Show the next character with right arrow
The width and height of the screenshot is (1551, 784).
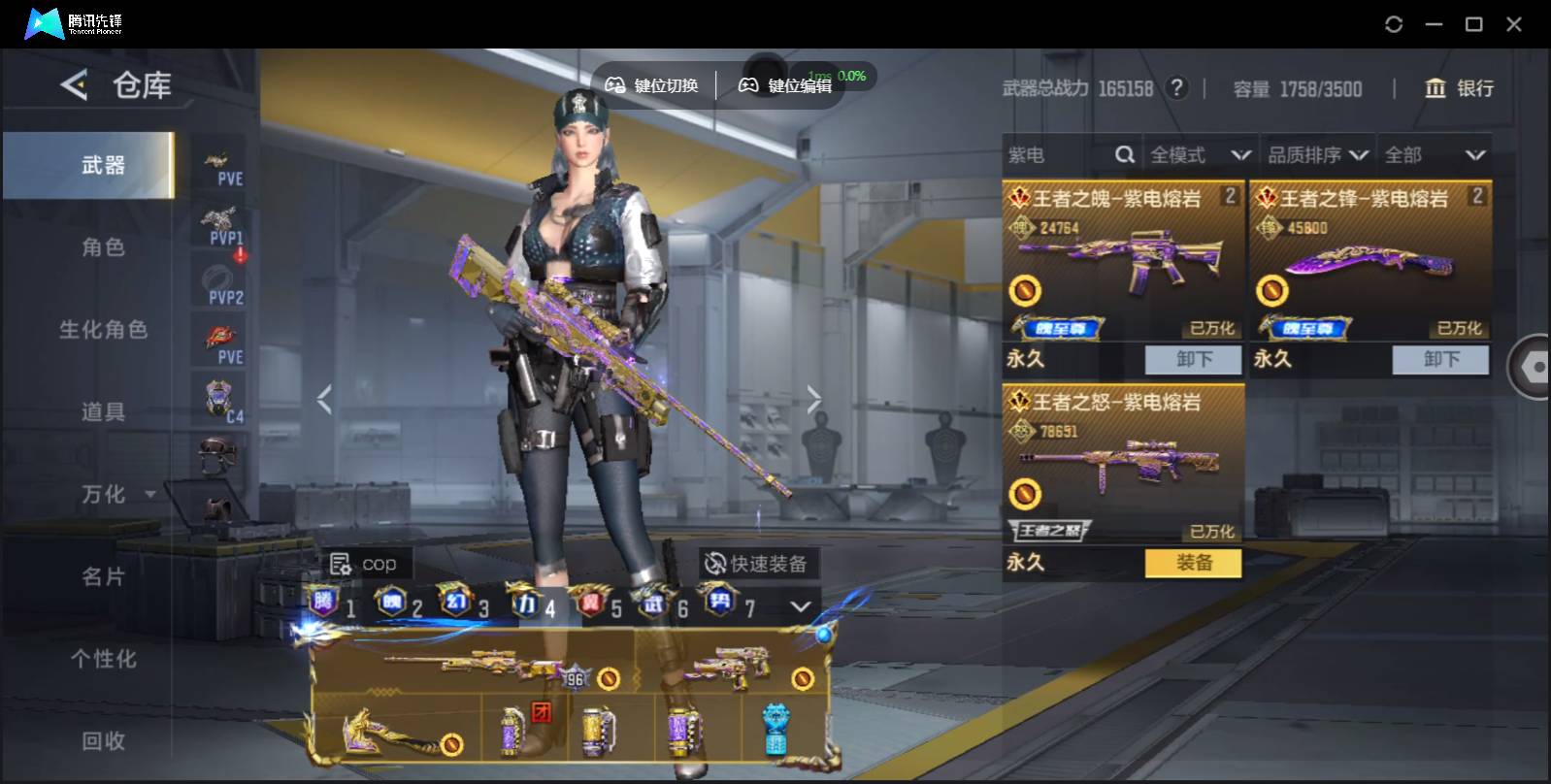tap(813, 399)
